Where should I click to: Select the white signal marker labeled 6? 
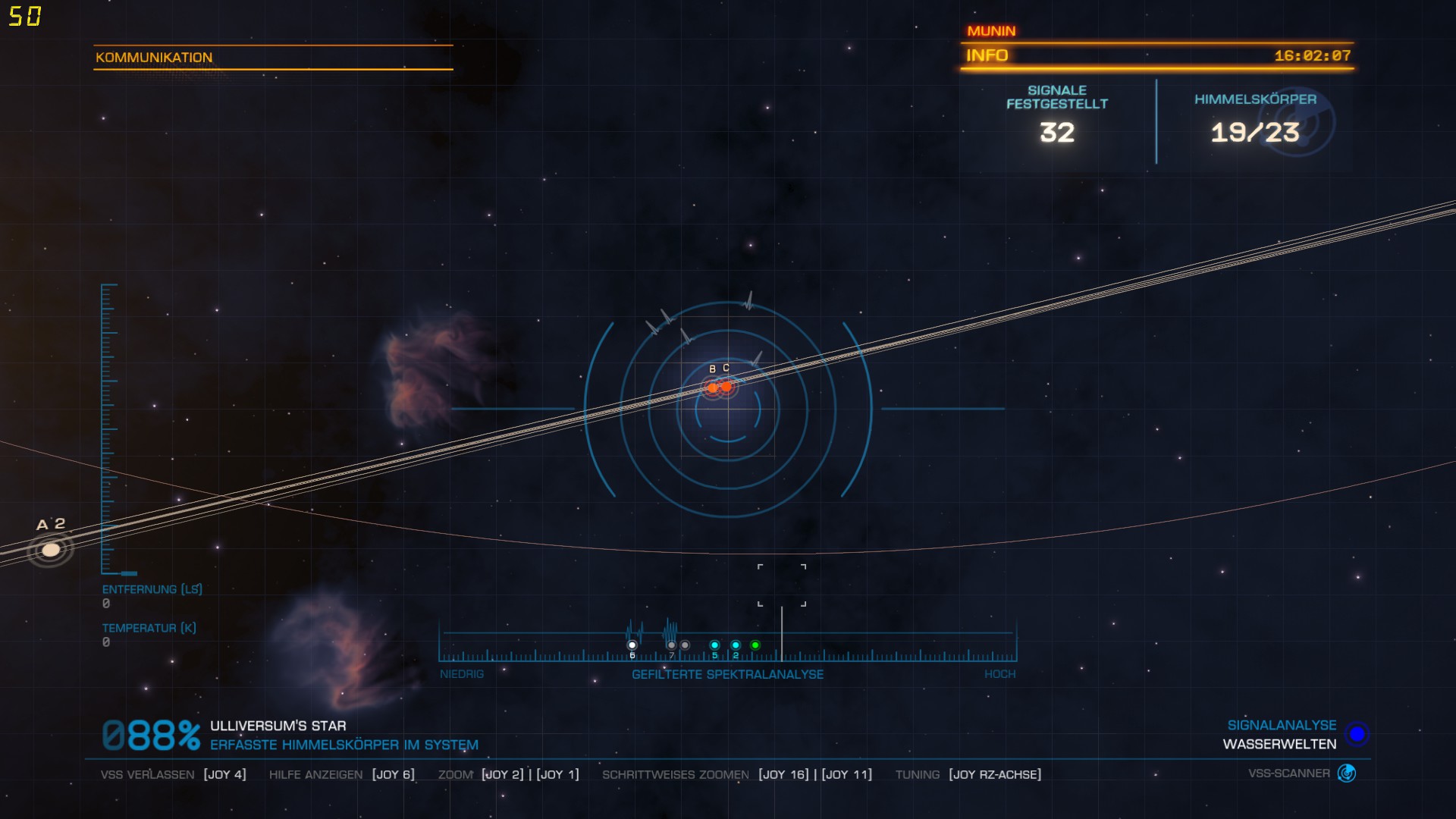point(632,645)
